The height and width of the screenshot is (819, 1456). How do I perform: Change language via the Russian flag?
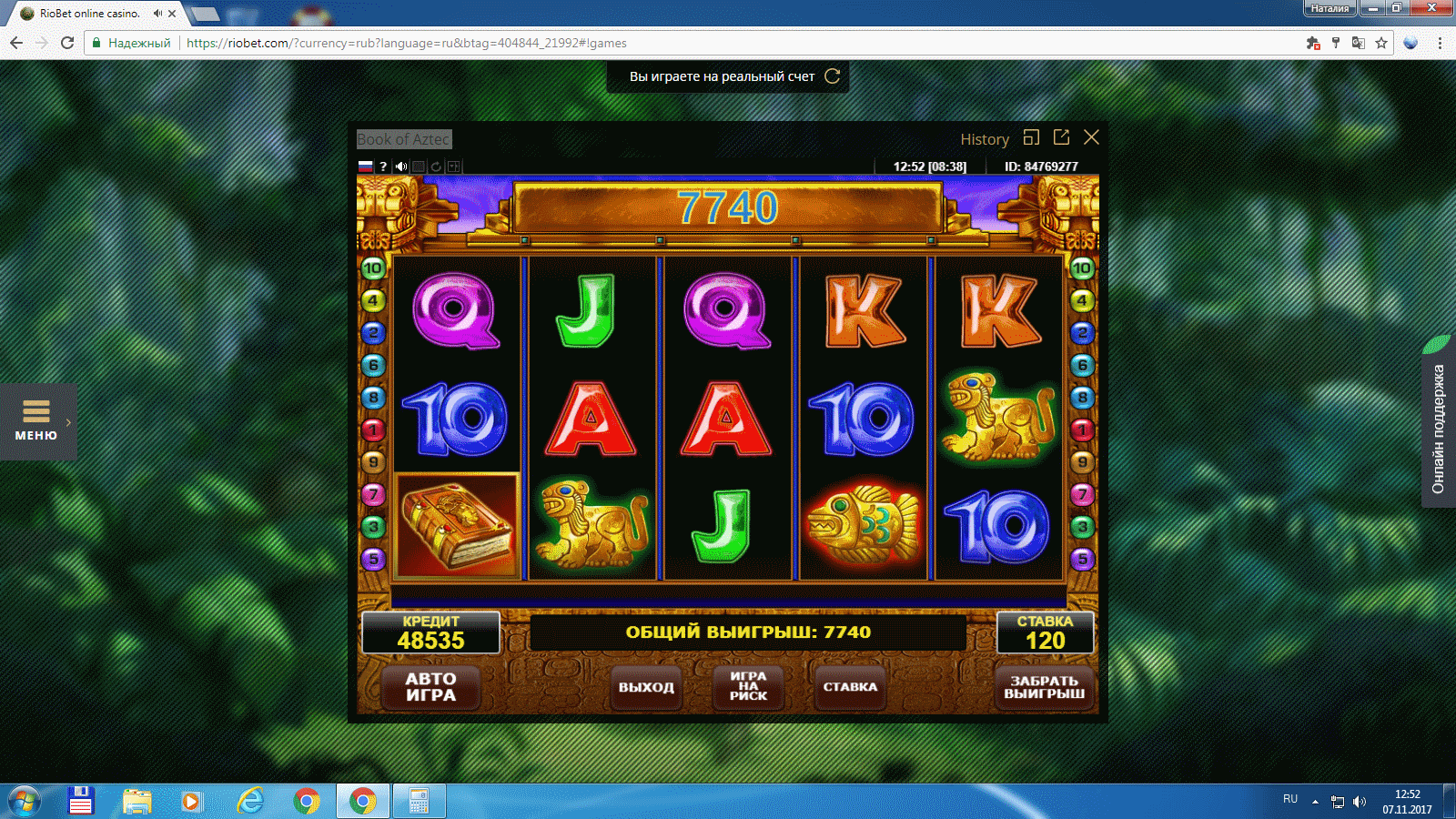366,167
